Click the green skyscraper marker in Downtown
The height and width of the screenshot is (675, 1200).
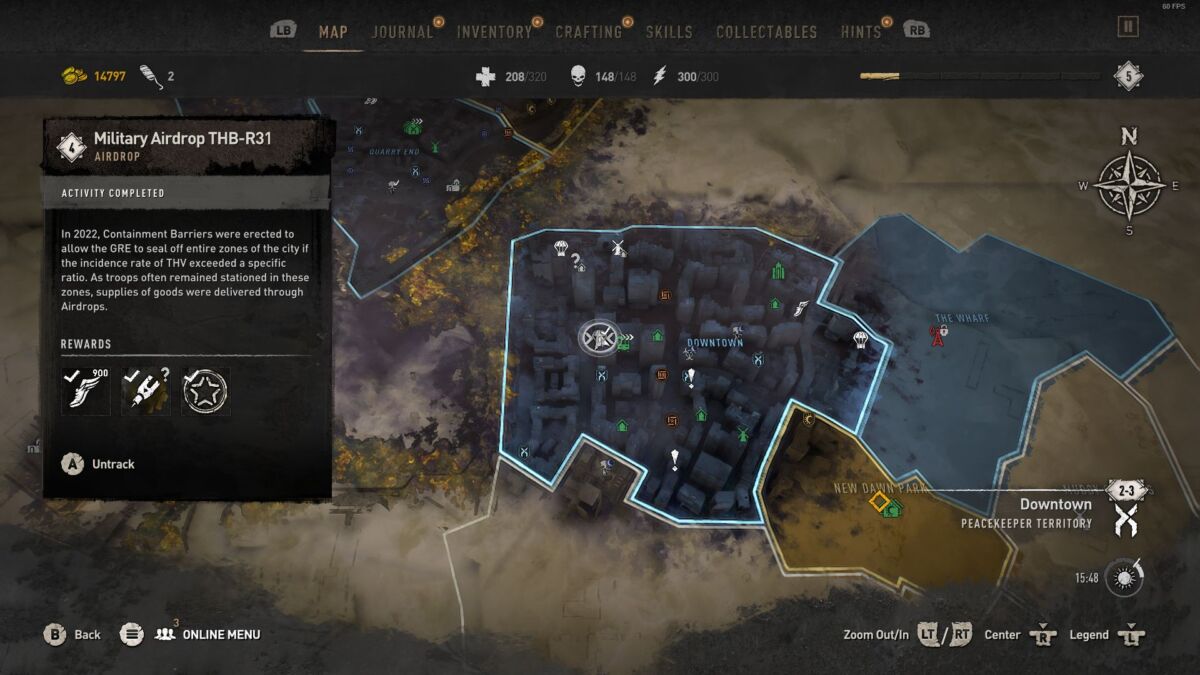(778, 271)
